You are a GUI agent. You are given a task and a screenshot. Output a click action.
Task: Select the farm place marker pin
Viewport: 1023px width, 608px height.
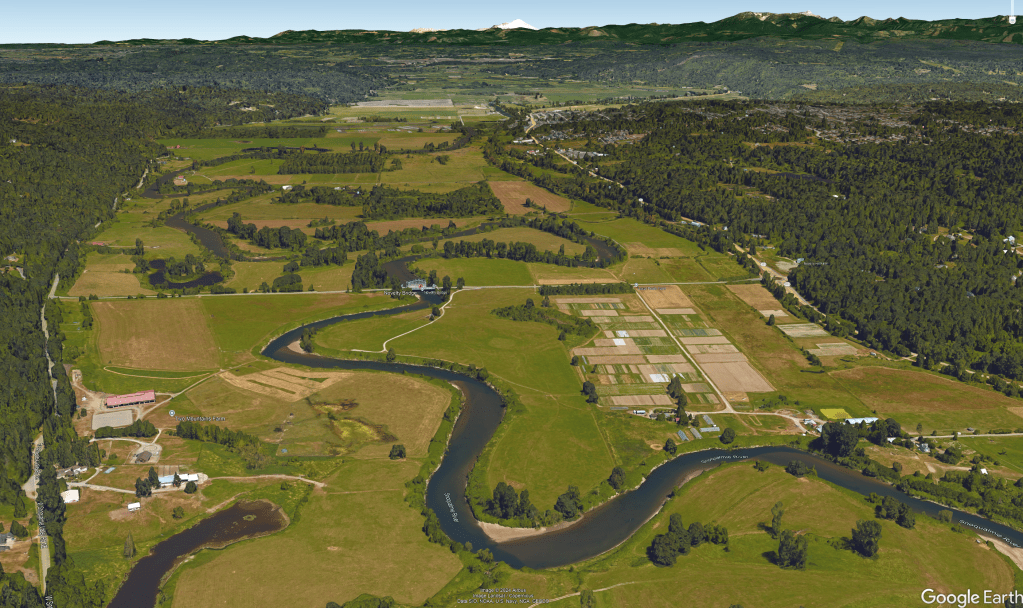click(x=172, y=414)
